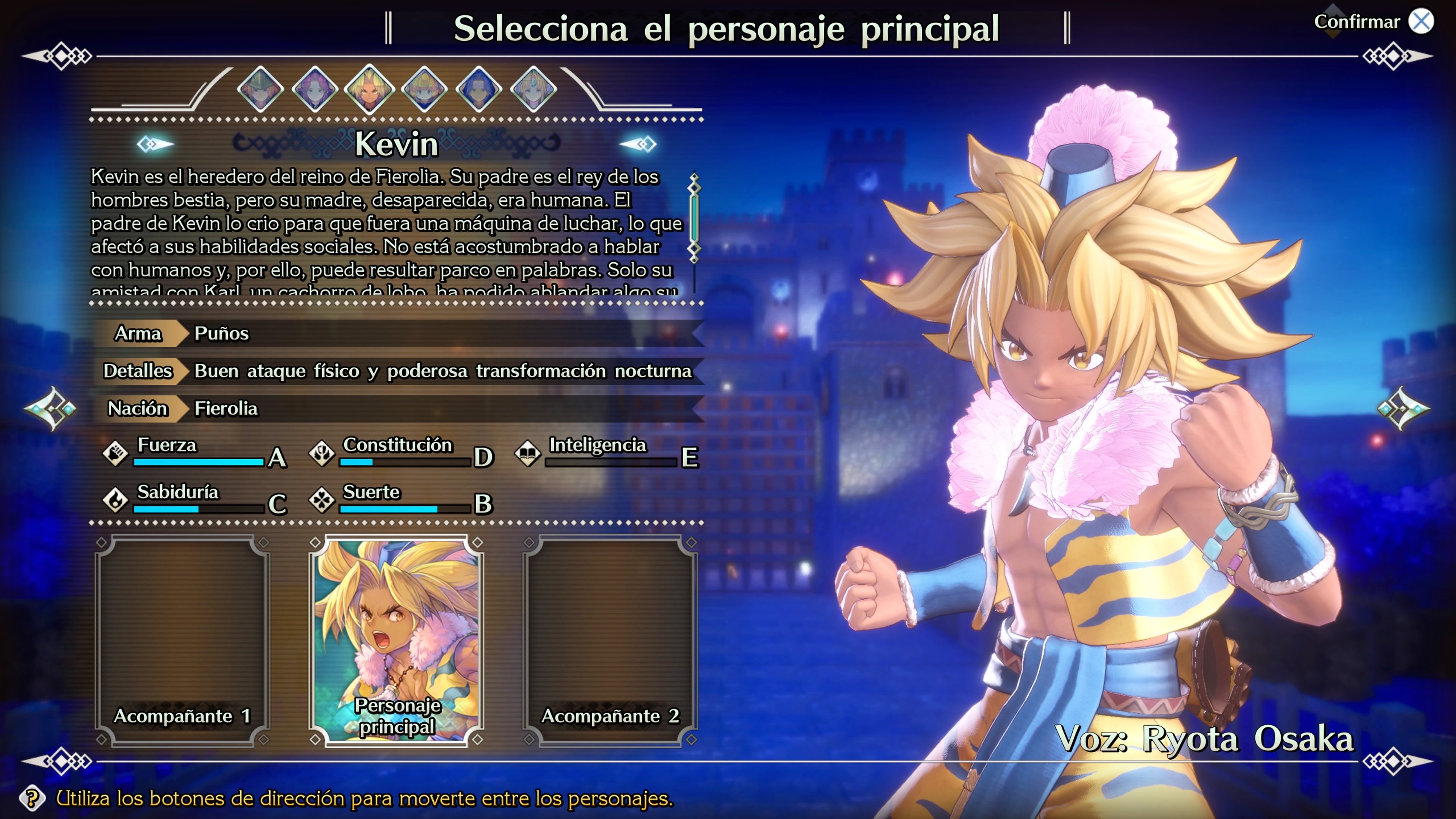Click the Suerte stat icon
The width and height of the screenshot is (1456, 819).
[323, 501]
